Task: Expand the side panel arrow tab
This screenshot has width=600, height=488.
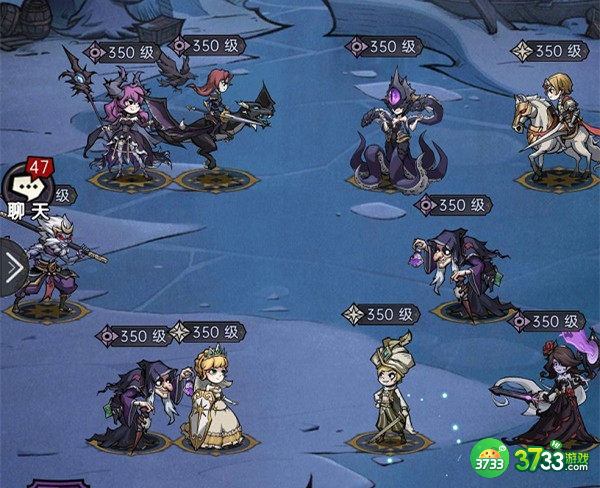Action: click(x=12, y=268)
